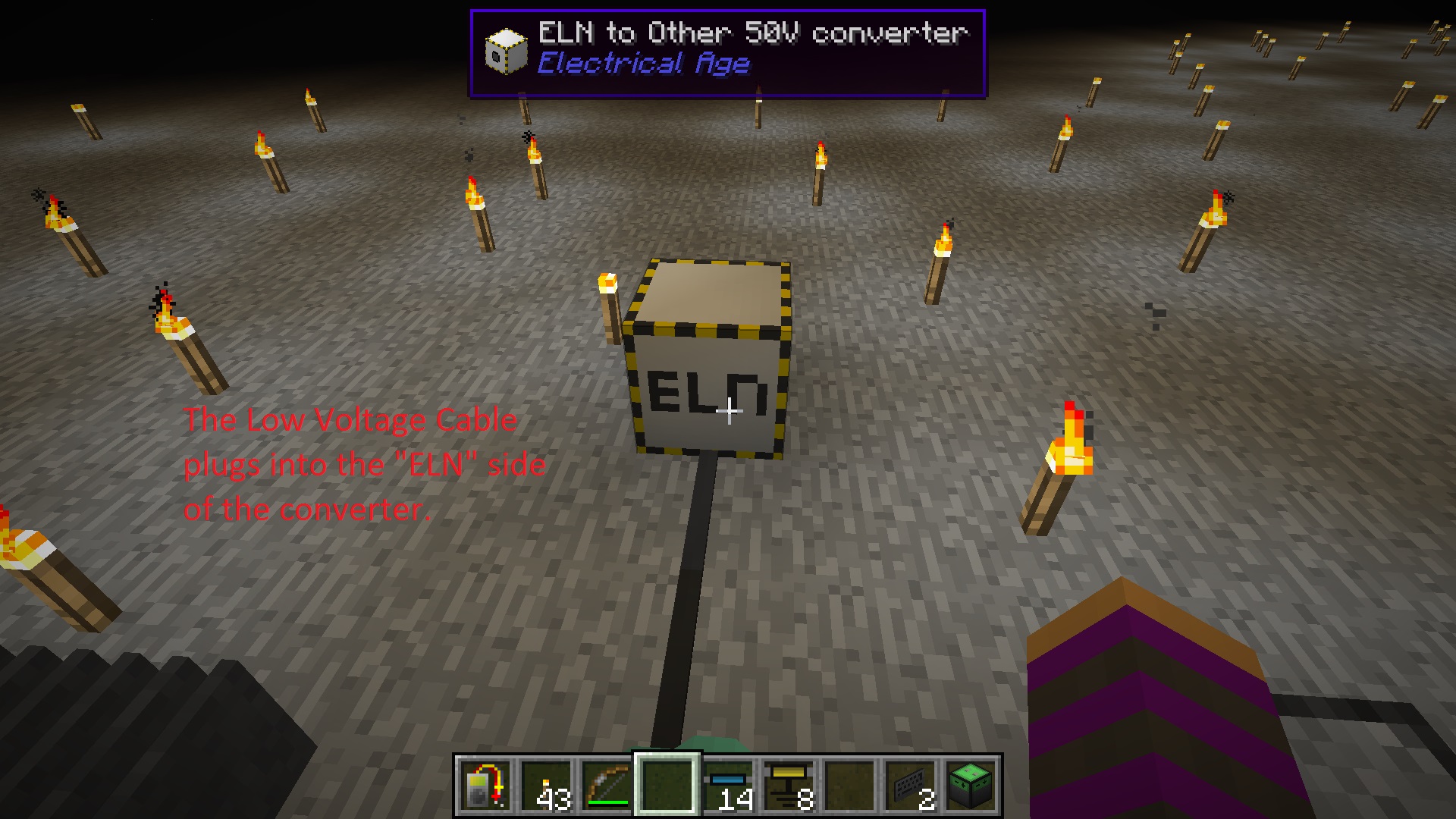Select the yellow lamp item stack of 8

coord(786,785)
